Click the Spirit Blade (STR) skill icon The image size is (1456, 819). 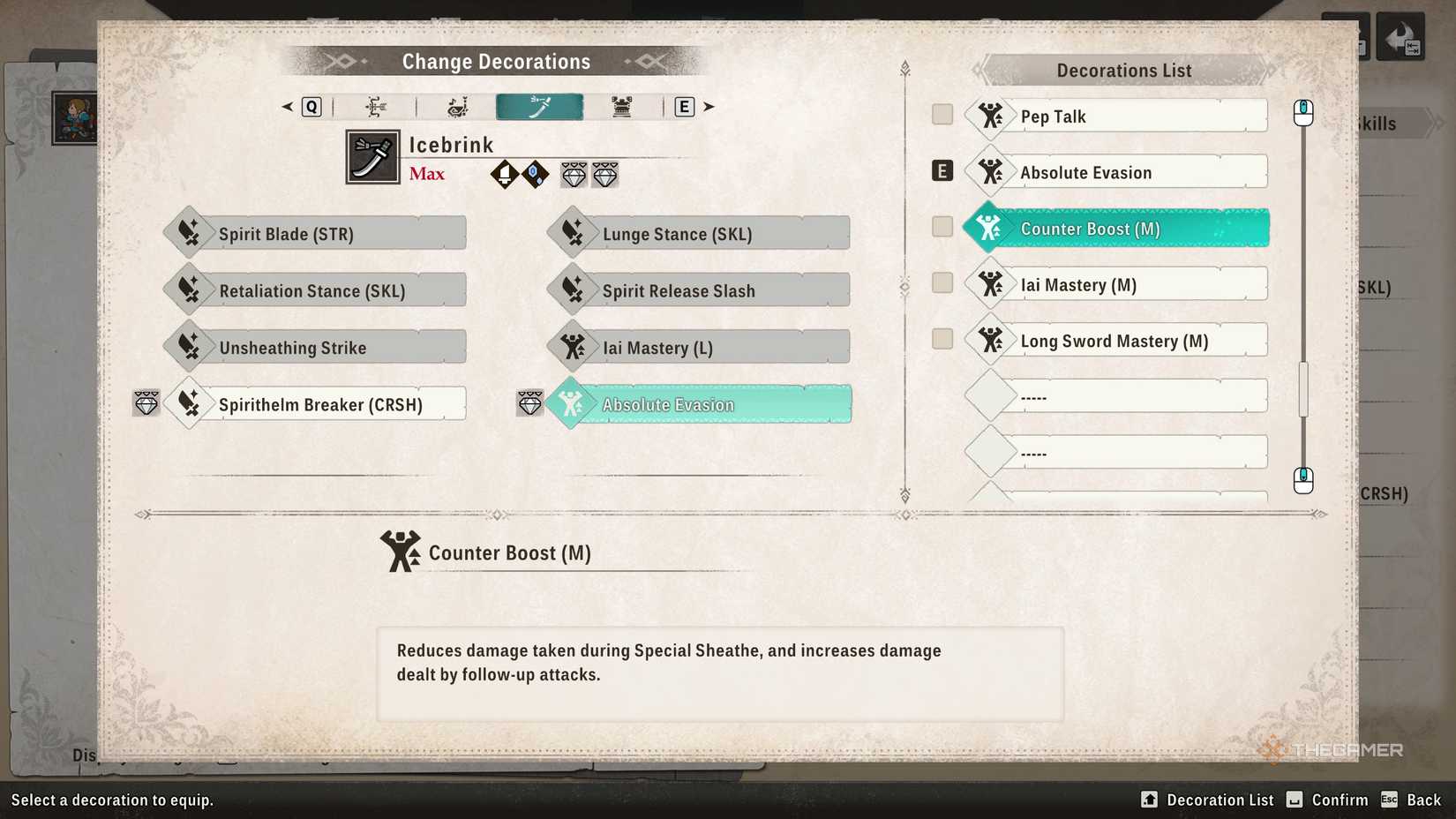pos(188,232)
